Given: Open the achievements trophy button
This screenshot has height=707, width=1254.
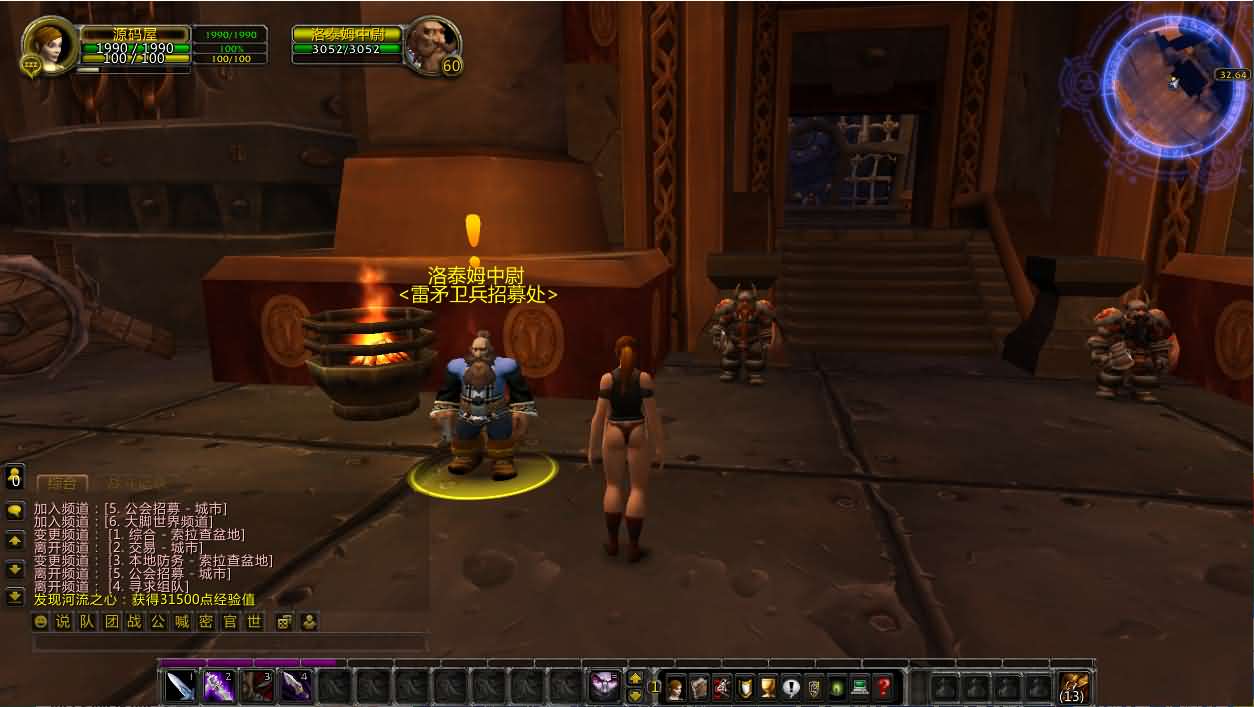Looking at the screenshot, I should (768, 687).
